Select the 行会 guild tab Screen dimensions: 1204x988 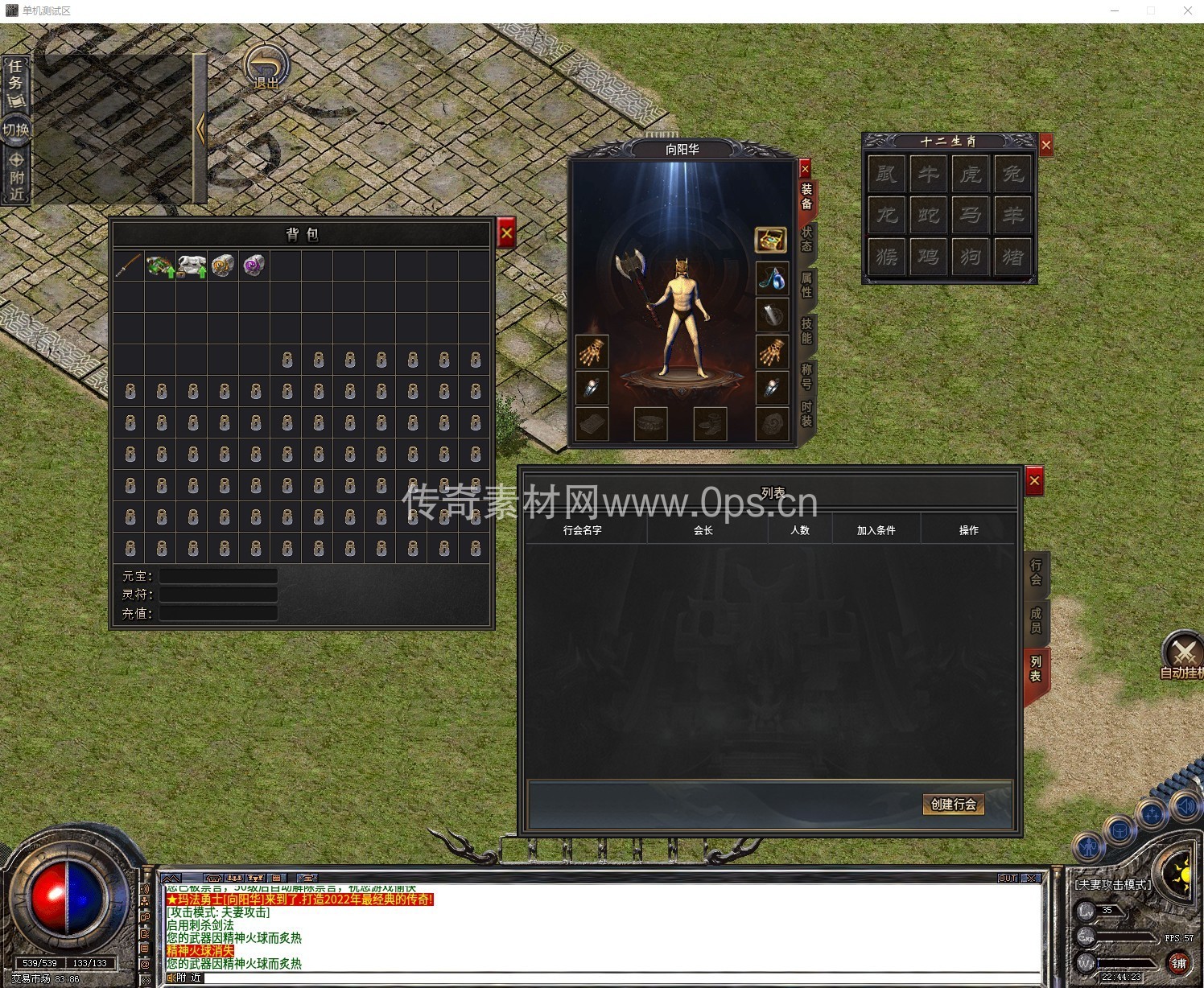pos(1036,572)
